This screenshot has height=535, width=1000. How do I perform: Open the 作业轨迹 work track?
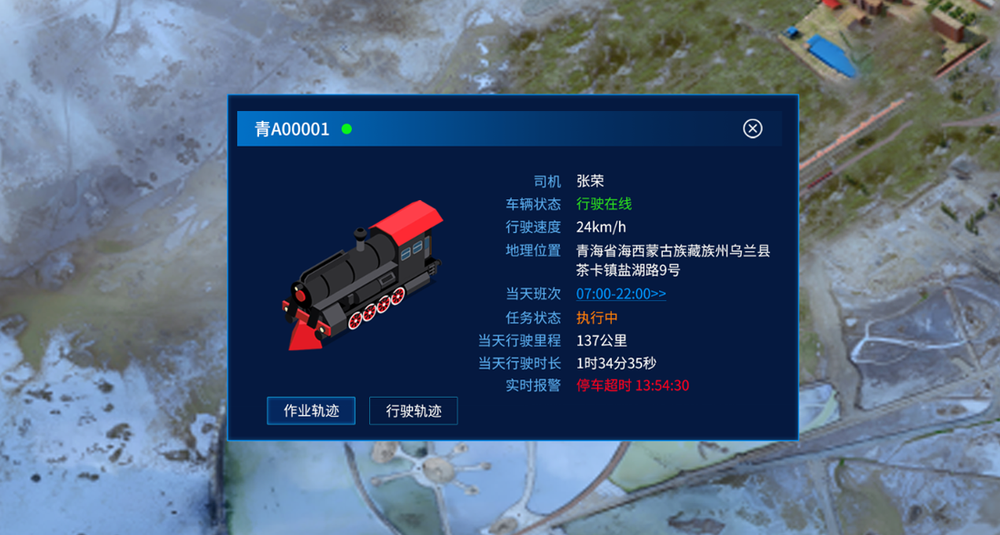tap(311, 410)
